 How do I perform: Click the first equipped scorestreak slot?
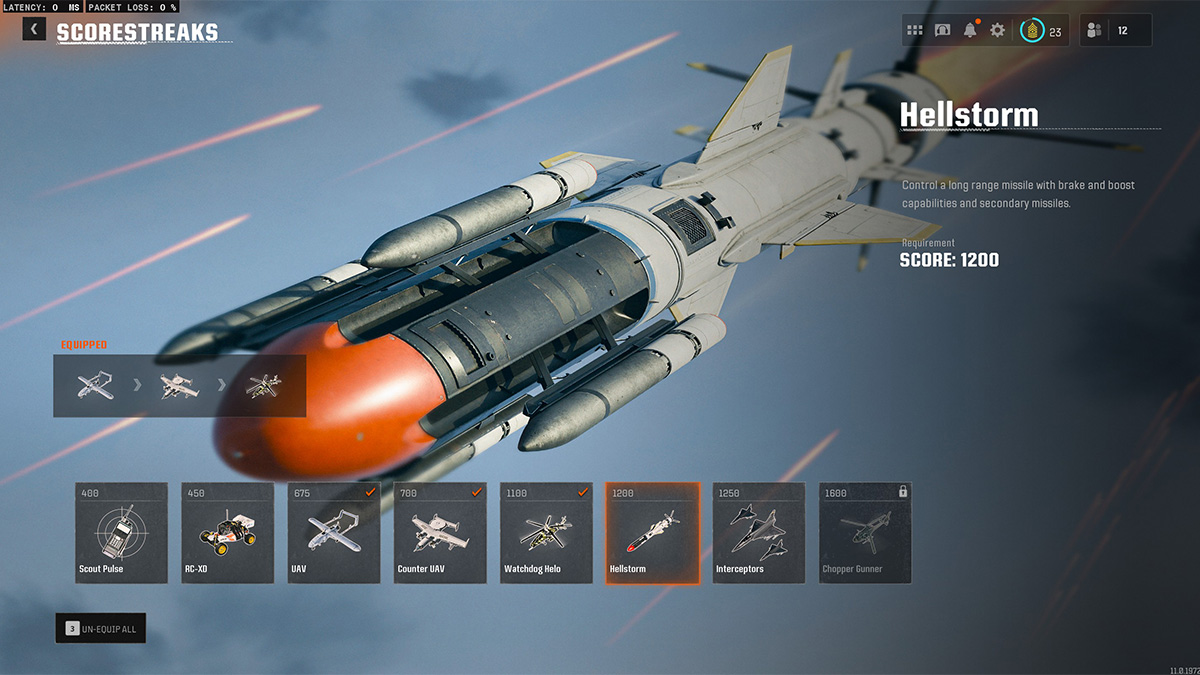pyautogui.click(x=95, y=385)
